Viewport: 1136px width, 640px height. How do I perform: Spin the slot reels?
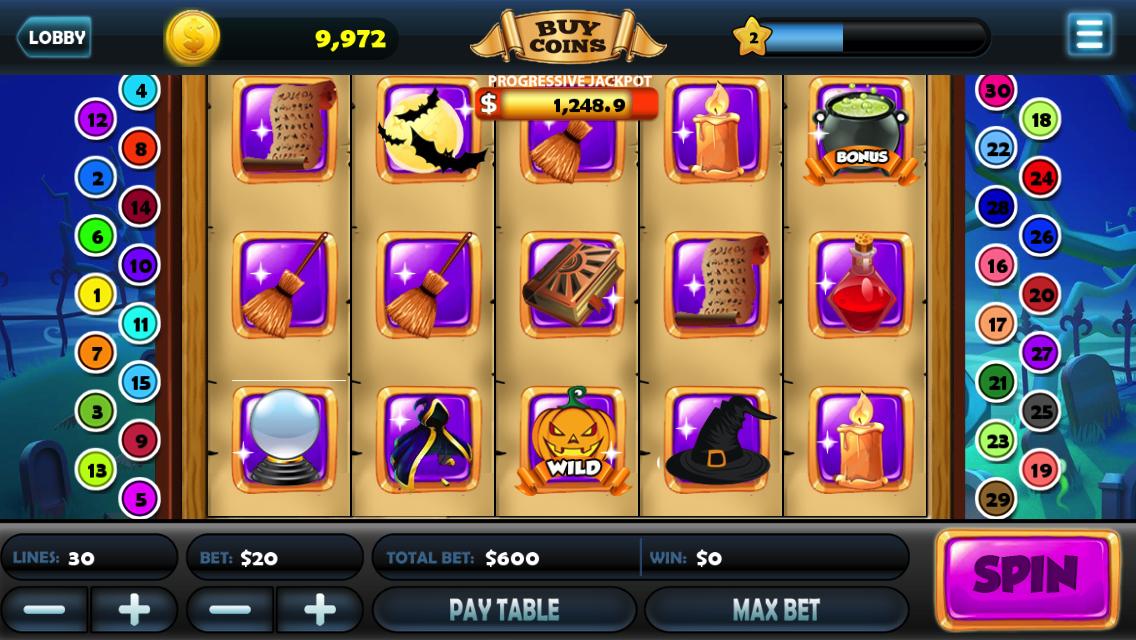point(1027,575)
